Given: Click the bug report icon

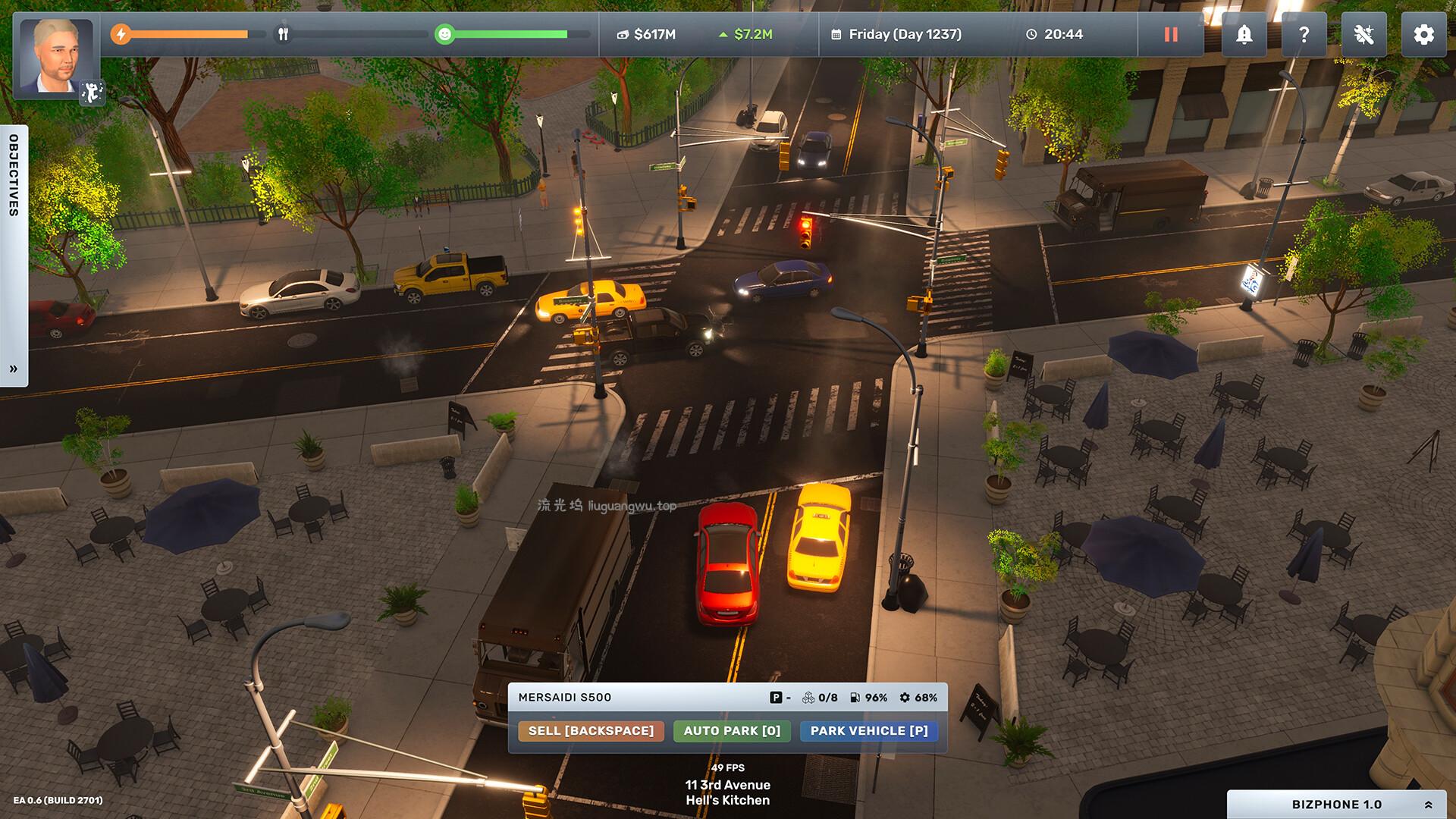Looking at the screenshot, I should pos(1363,35).
